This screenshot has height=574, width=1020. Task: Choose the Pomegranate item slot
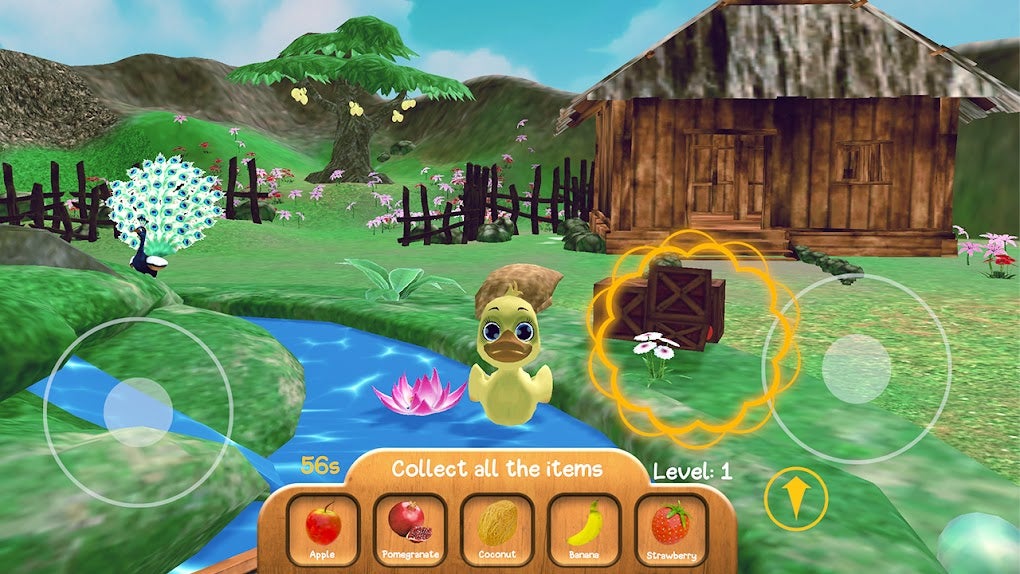coord(410,529)
